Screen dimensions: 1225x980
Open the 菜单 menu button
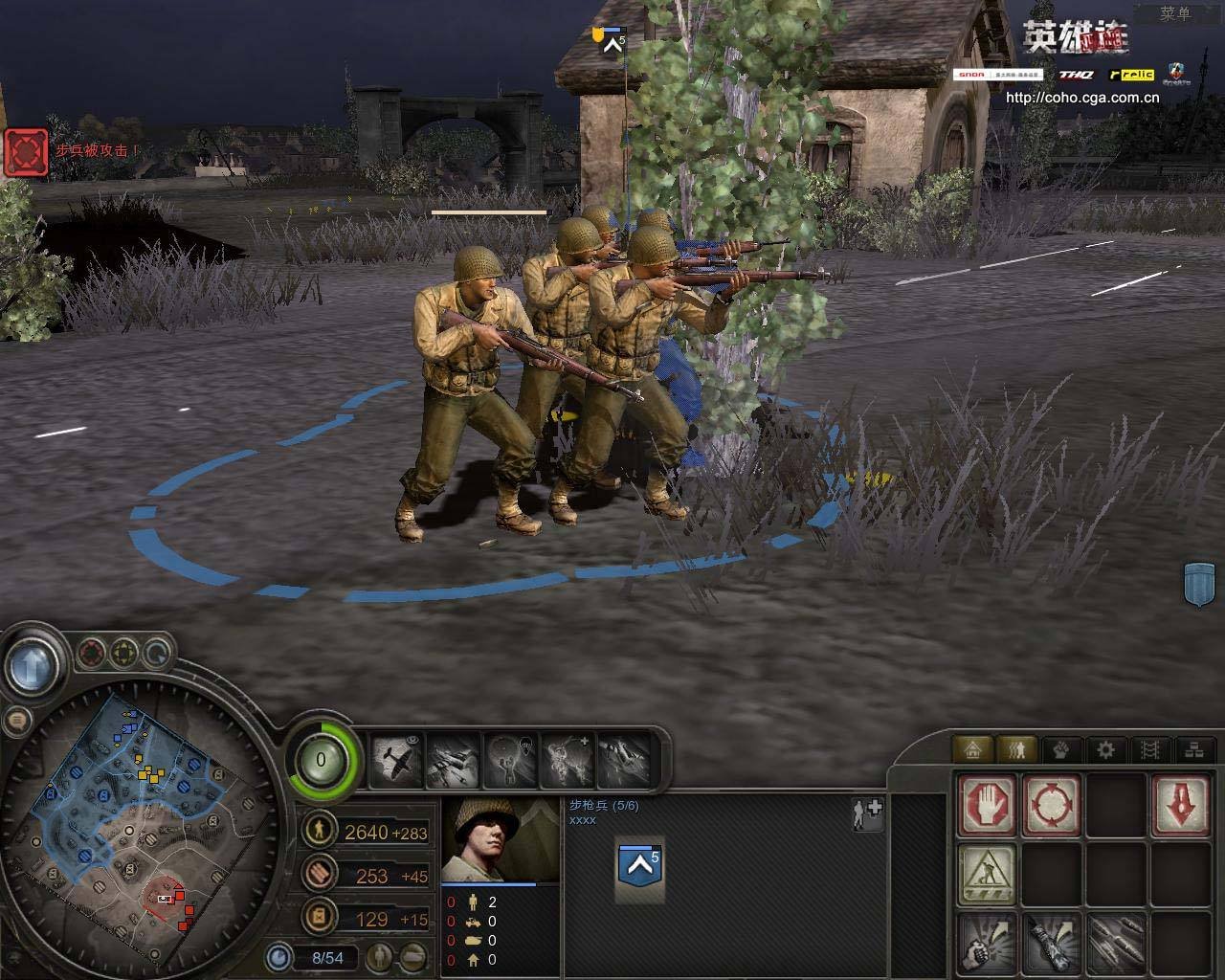point(1174,13)
